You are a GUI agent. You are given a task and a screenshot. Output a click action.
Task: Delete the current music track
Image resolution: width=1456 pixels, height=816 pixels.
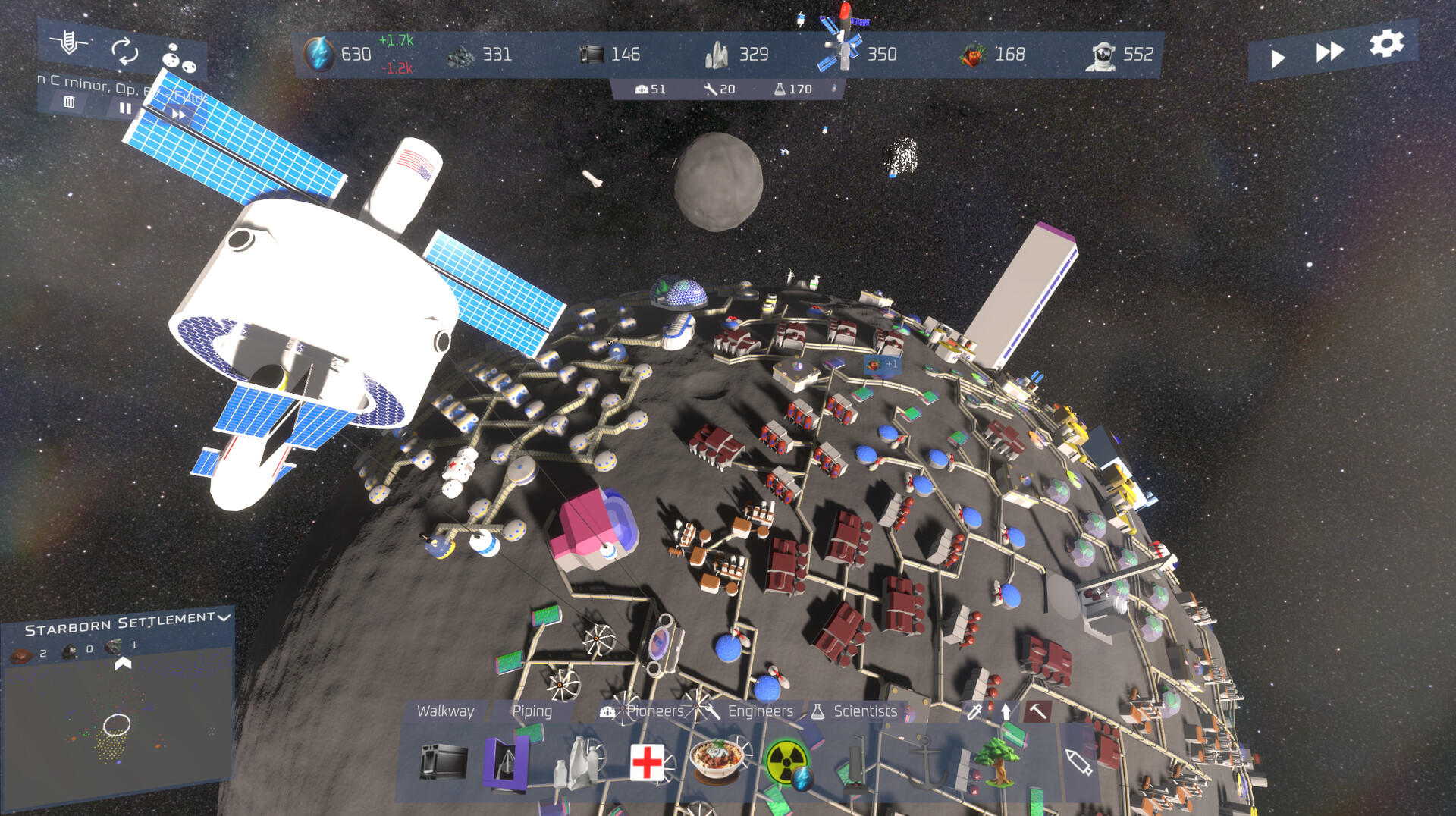tap(70, 102)
